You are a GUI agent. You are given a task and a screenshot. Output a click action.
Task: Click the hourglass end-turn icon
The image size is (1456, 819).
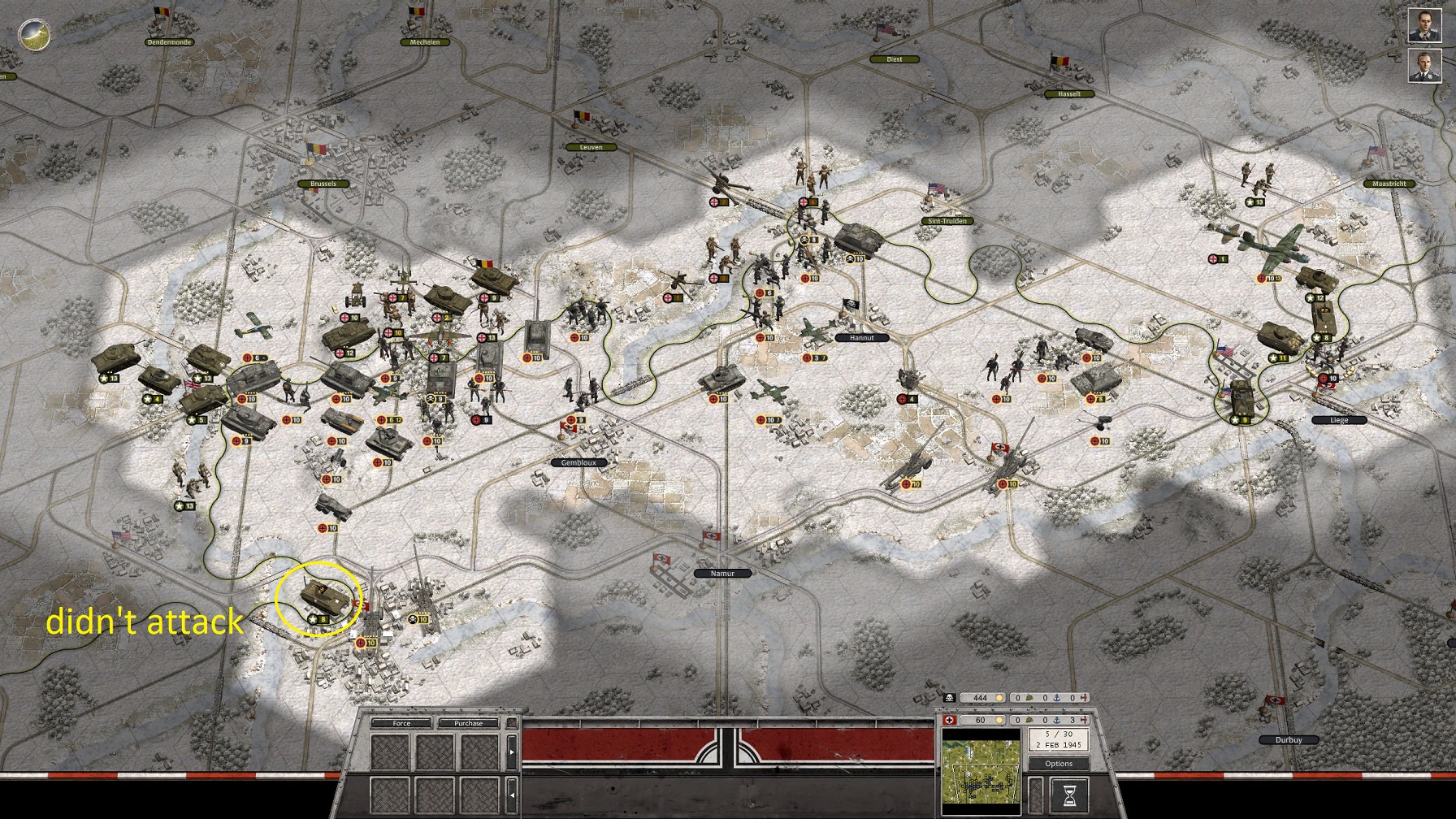pos(1068,795)
